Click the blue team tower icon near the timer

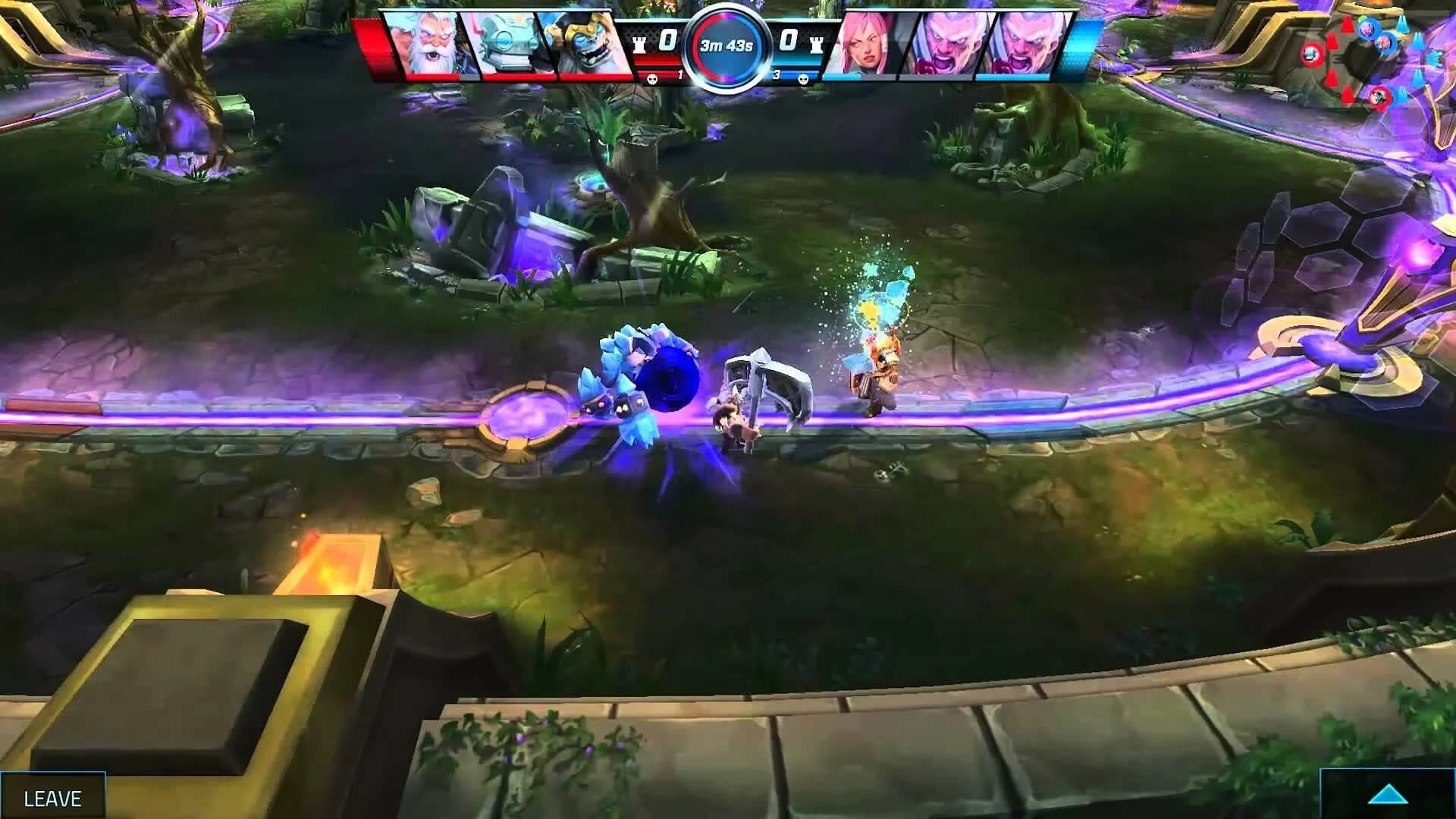(x=815, y=43)
